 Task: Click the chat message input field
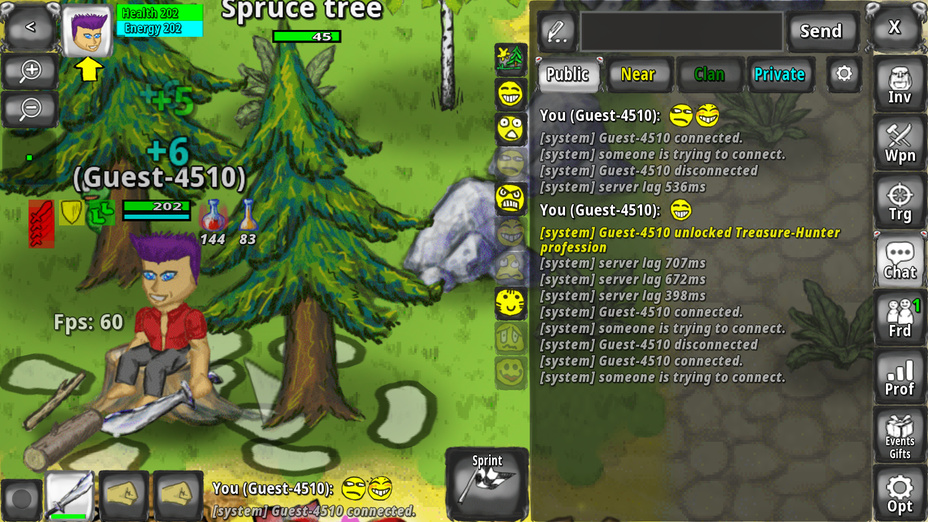[x=681, y=31]
